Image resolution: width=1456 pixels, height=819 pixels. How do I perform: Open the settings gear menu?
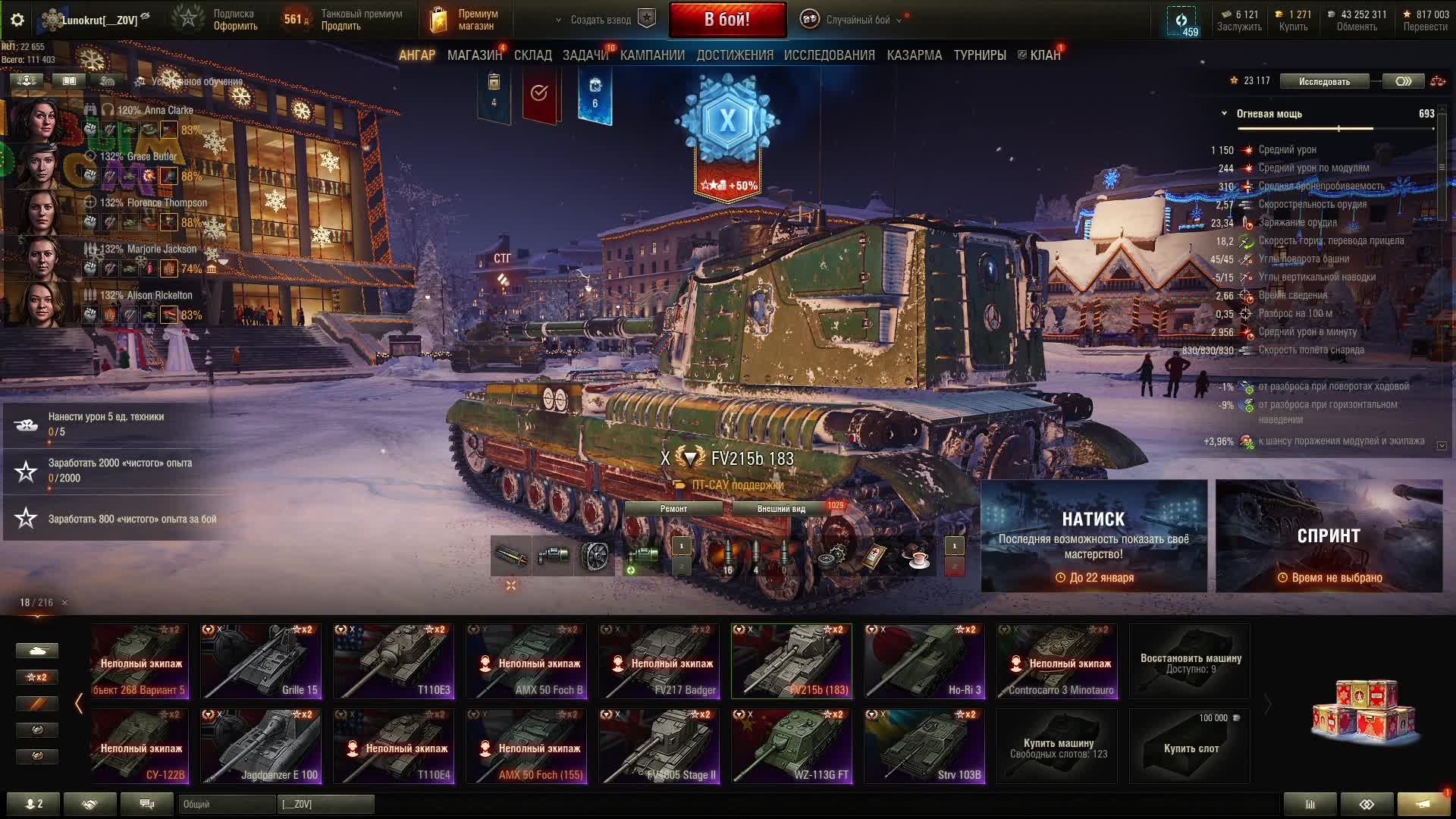click(x=17, y=20)
